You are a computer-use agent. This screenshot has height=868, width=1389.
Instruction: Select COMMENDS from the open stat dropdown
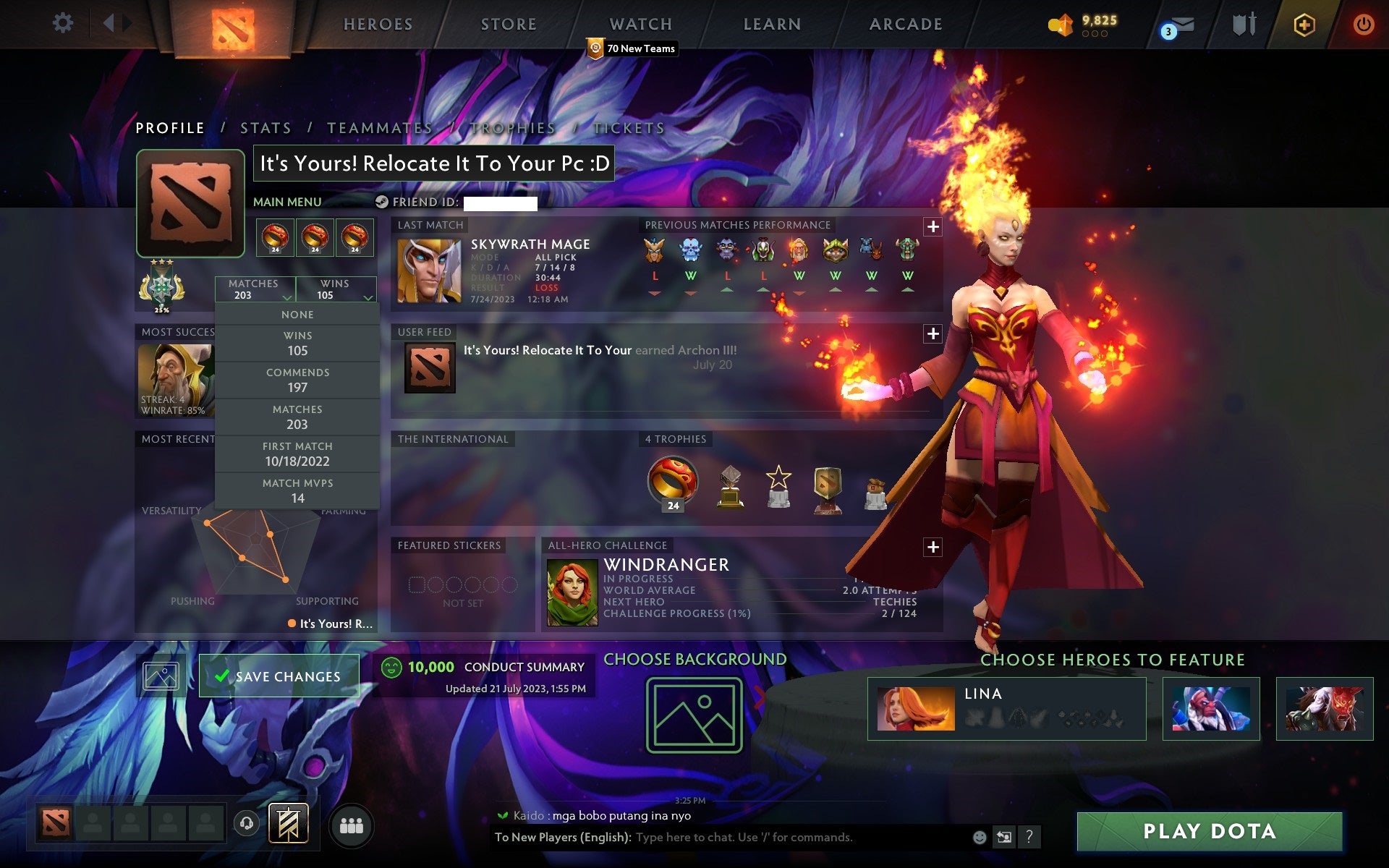(x=297, y=380)
